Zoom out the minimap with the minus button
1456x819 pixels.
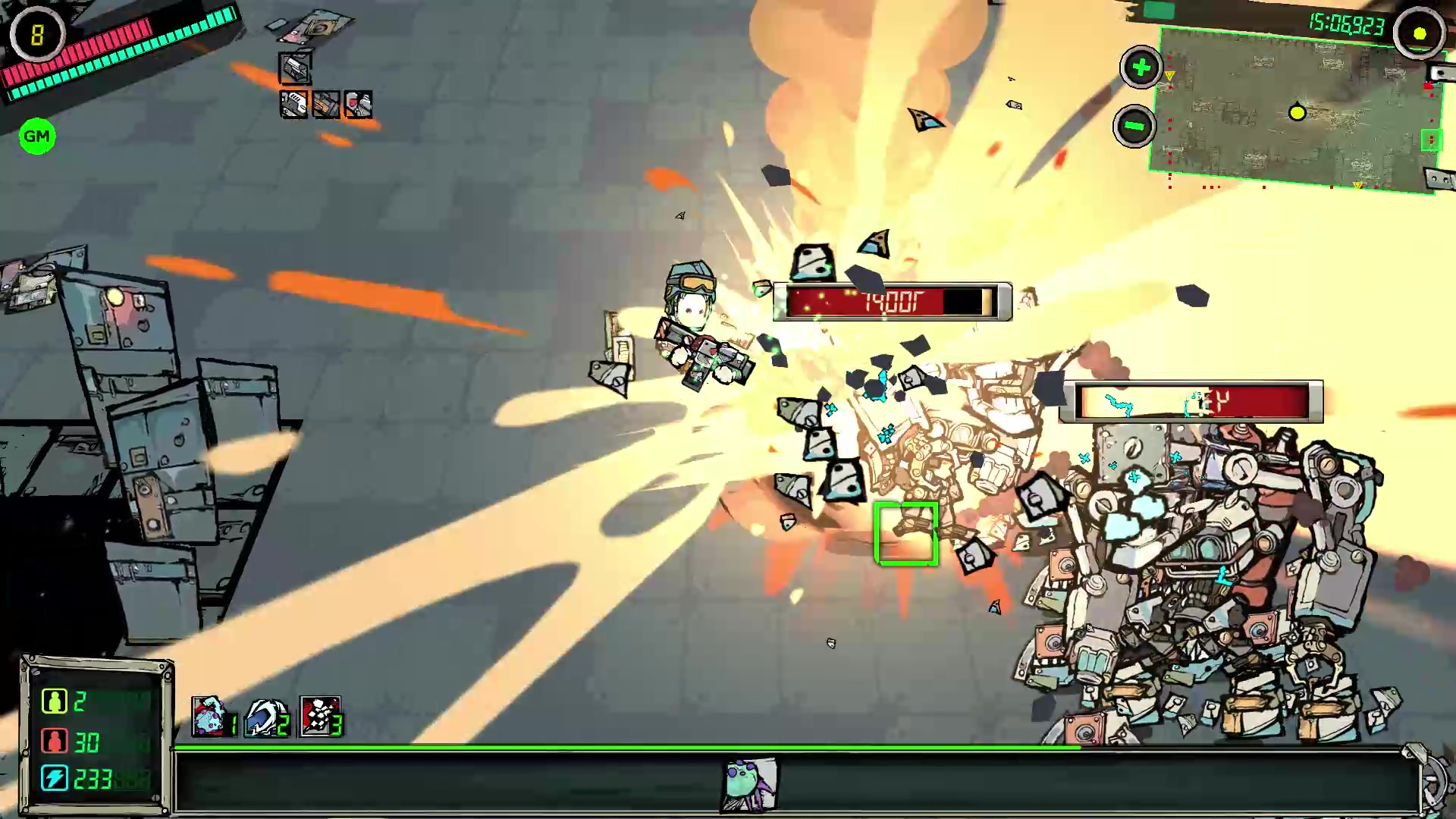1134,126
